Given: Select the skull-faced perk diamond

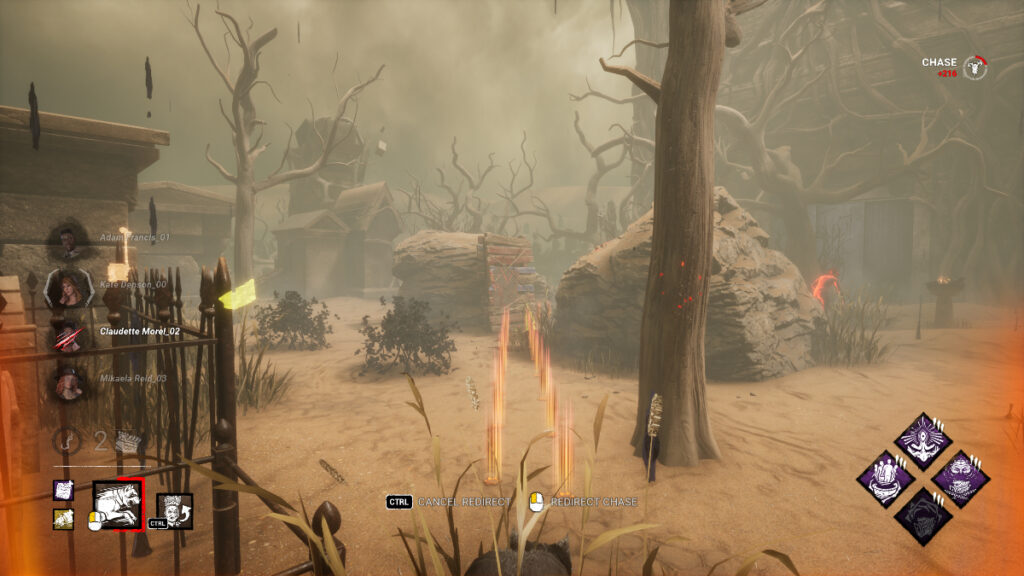Looking at the screenshot, I should tap(960, 476).
